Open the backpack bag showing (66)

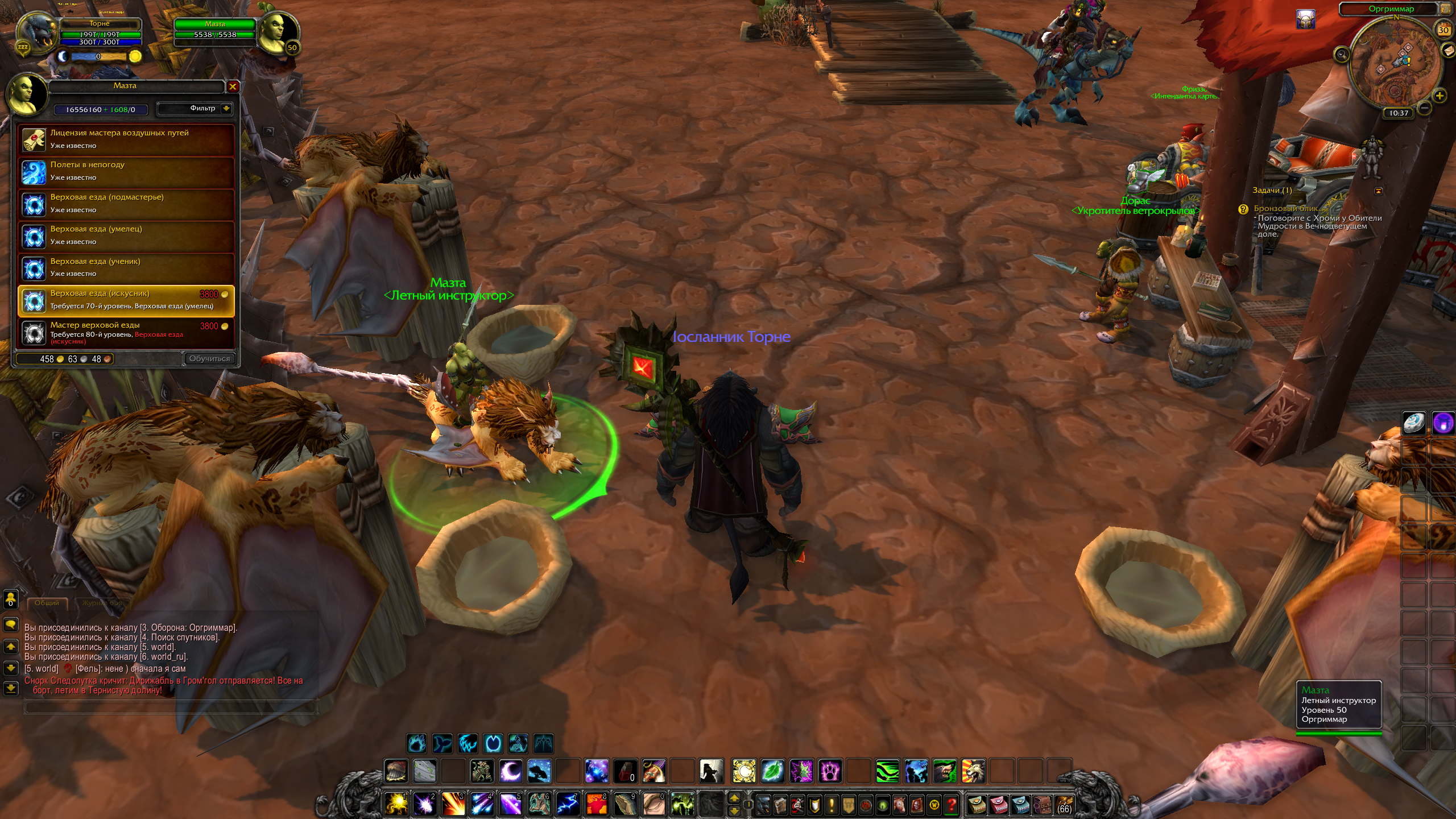(1064, 805)
